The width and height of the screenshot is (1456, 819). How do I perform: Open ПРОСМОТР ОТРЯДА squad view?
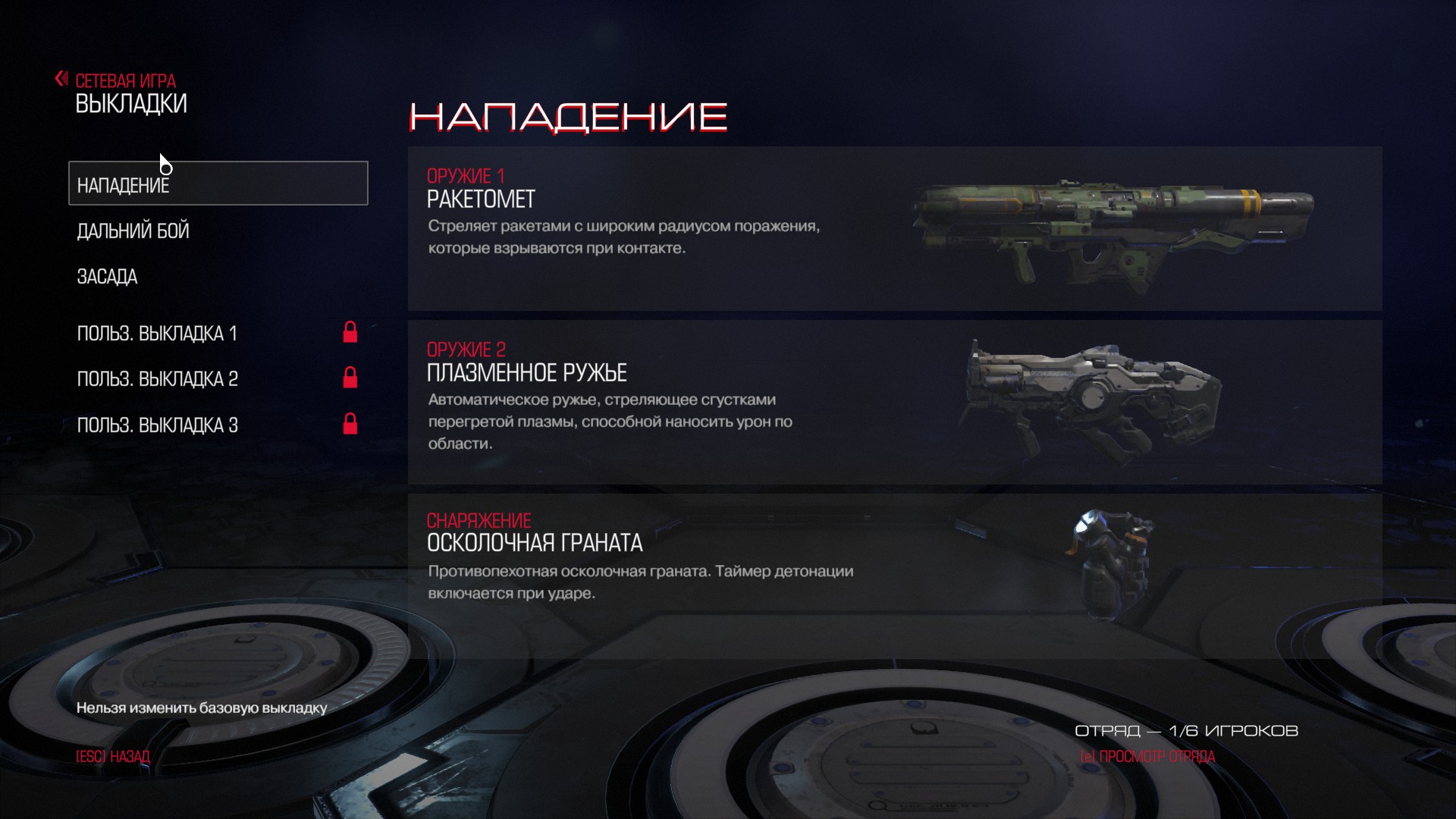(x=1147, y=757)
